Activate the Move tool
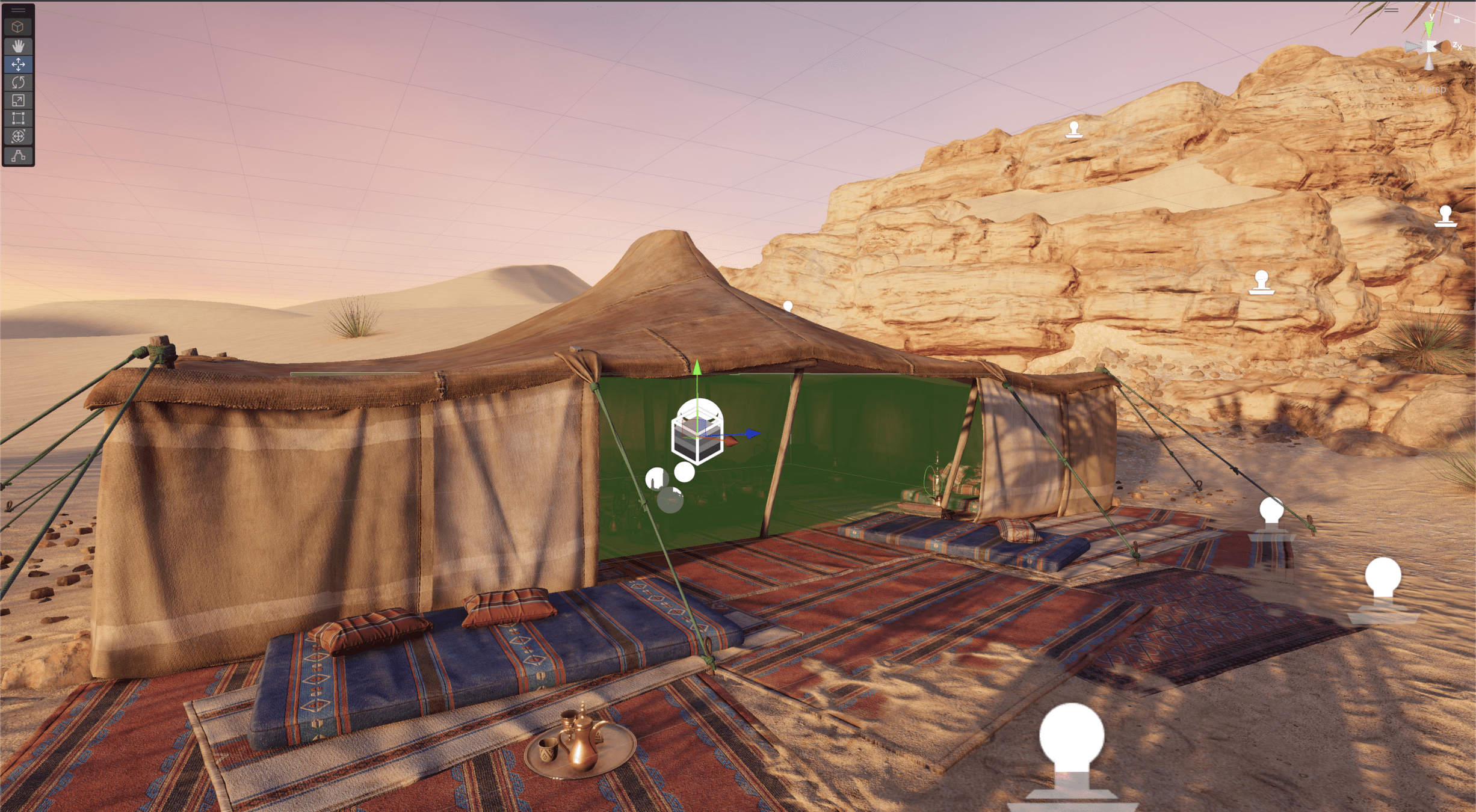 [x=18, y=64]
